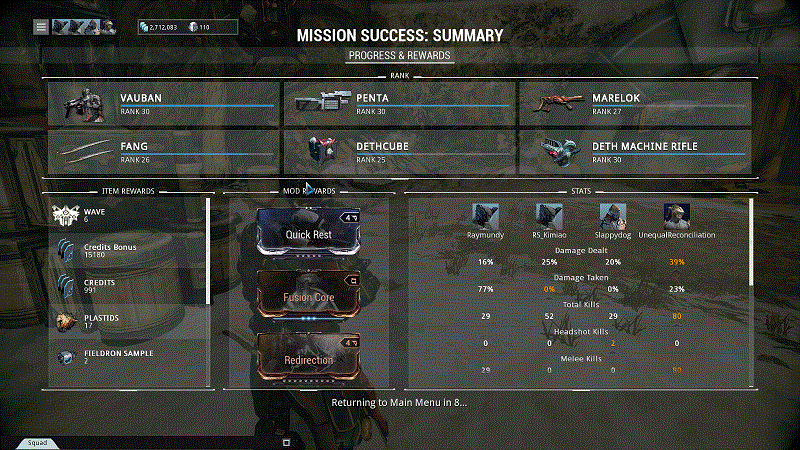Select the Fang rank card
The width and height of the screenshot is (800, 450).
pos(164,152)
